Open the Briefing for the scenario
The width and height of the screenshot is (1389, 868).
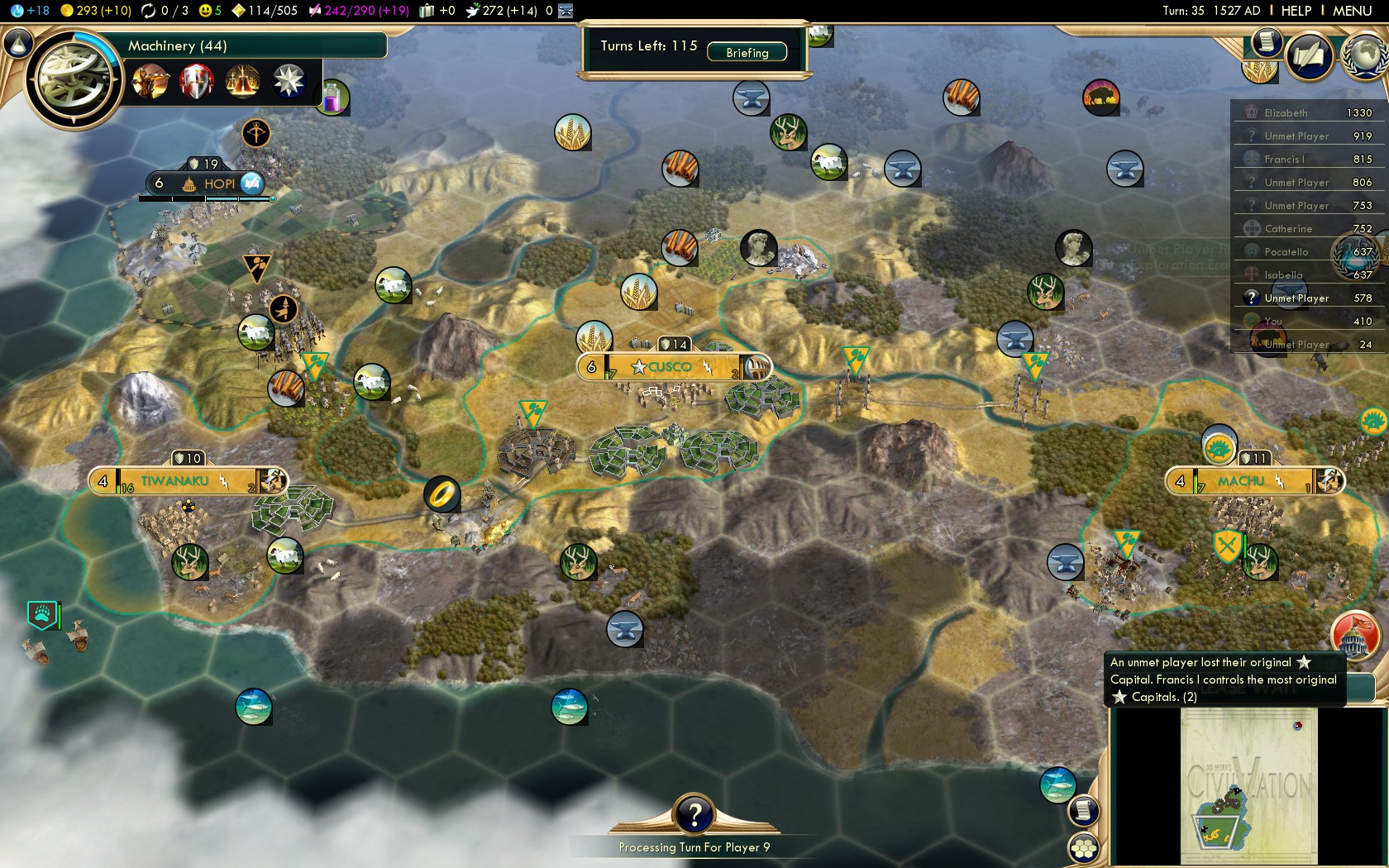click(x=747, y=52)
